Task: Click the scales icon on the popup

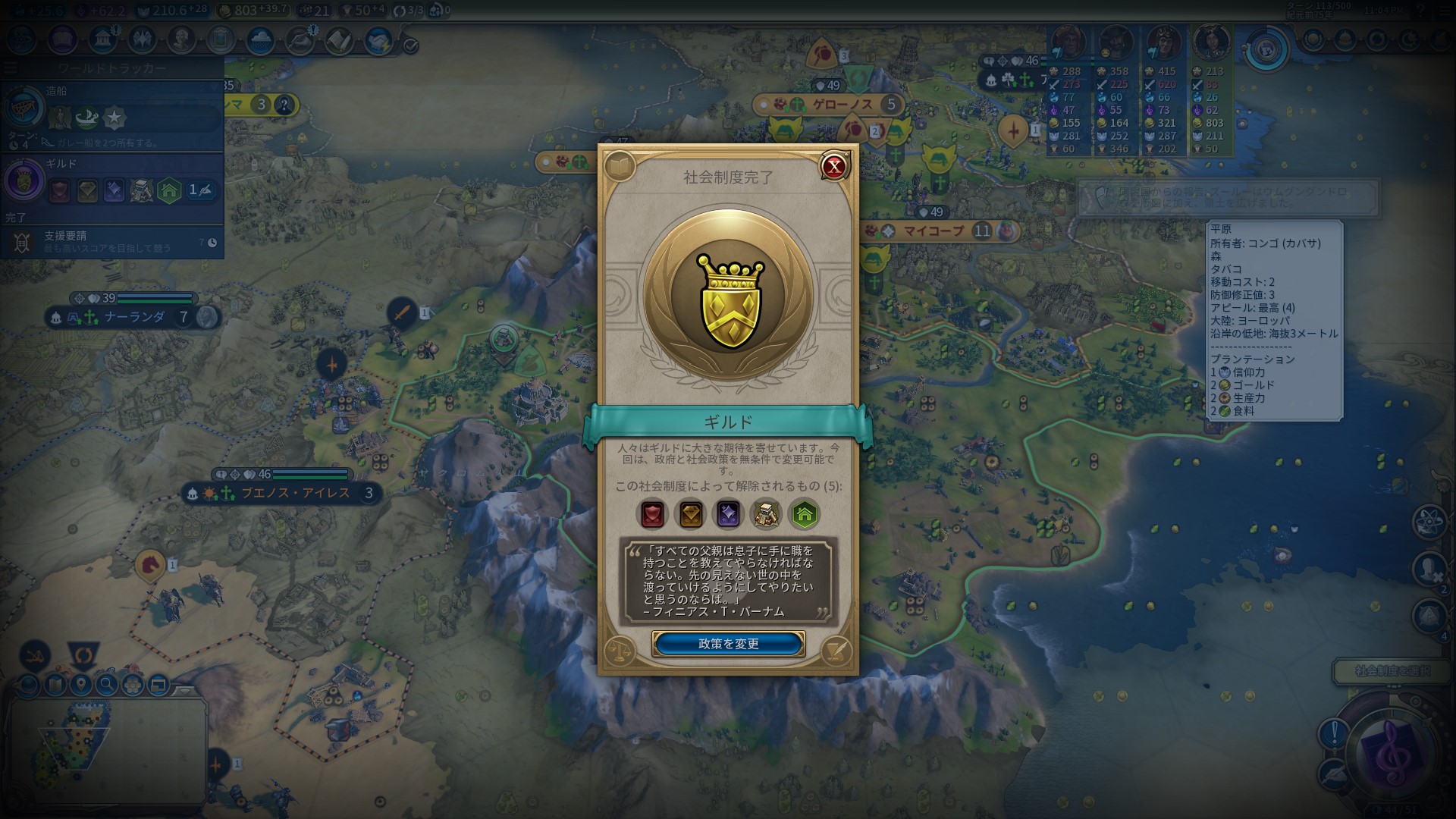Action: [x=620, y=651]
